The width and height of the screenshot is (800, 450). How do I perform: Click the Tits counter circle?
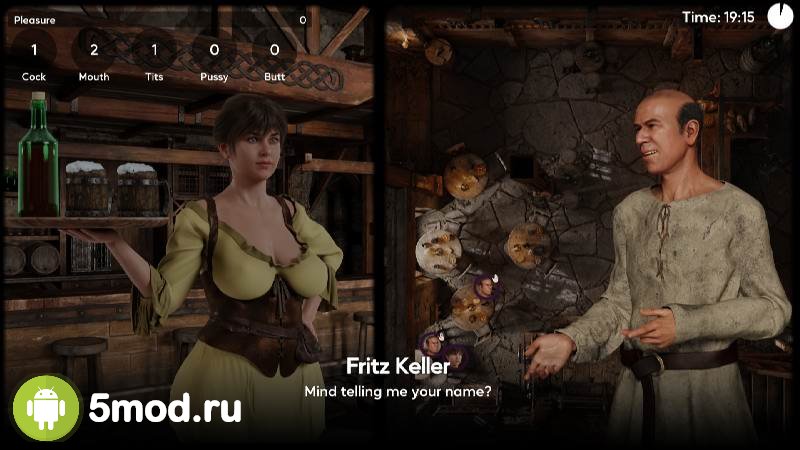(x=154, y=49)
